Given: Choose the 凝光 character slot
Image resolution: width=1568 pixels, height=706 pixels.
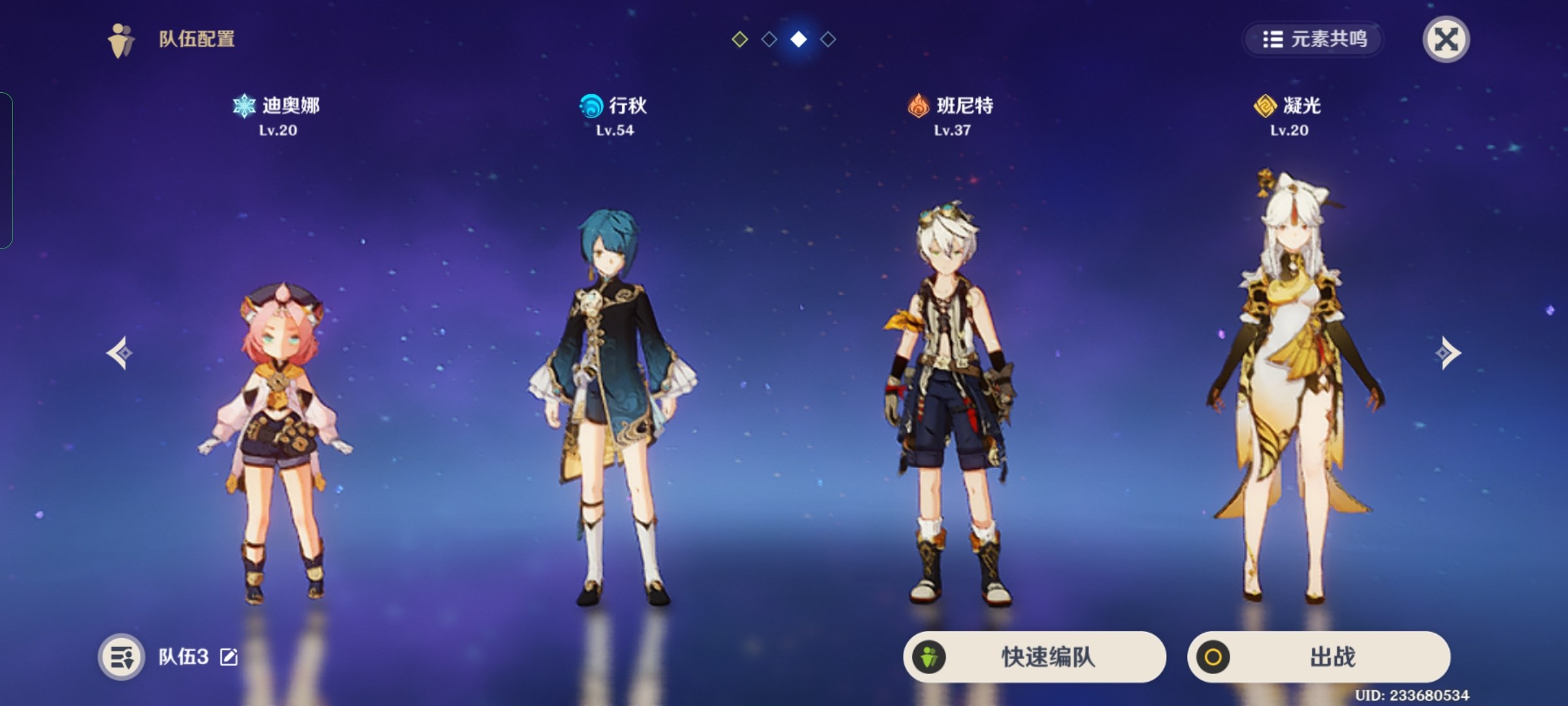Looking at the screenshot, I should pyautogui.click(x=1288, y=392).
